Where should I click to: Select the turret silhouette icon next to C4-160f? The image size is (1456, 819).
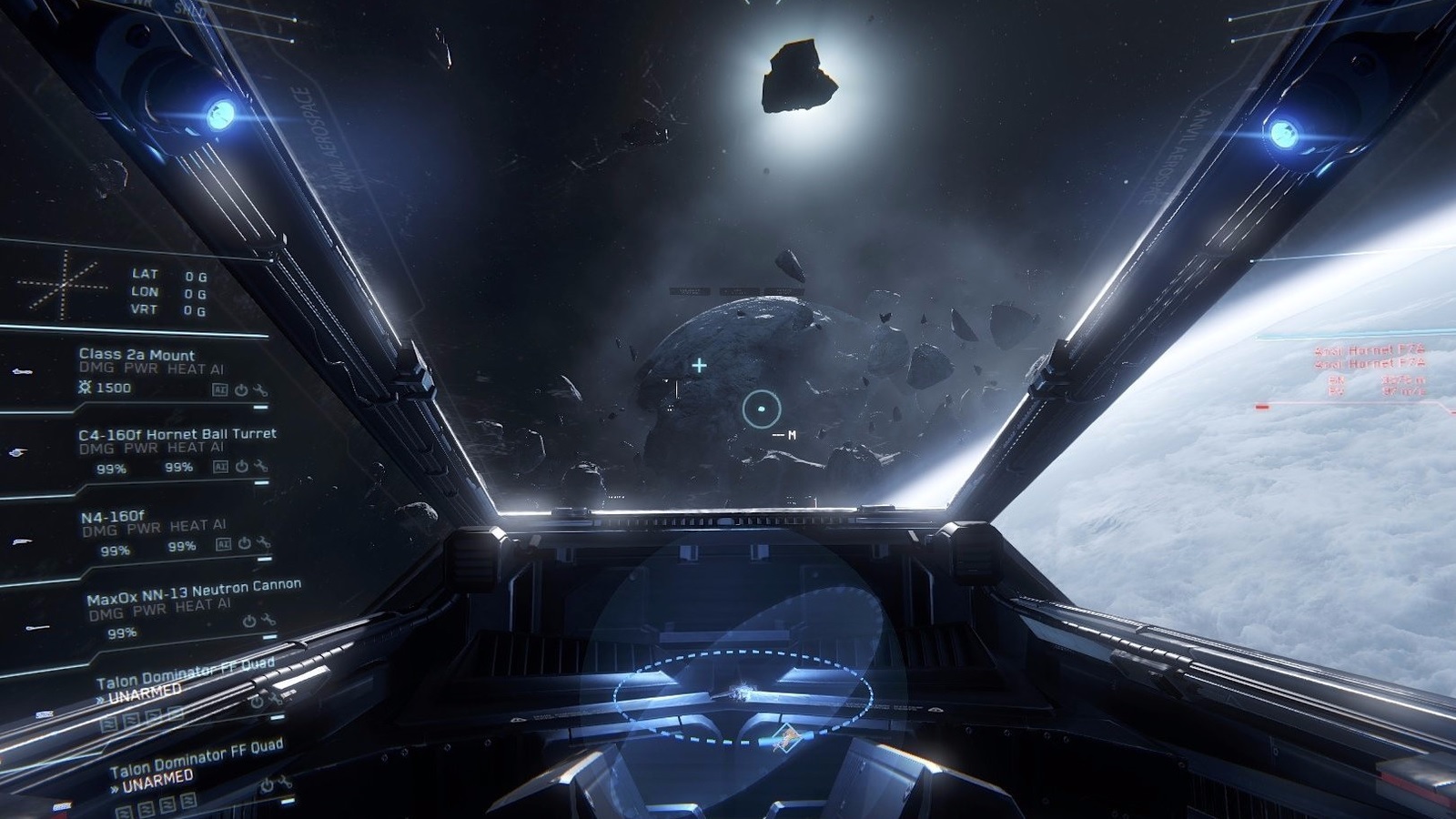15,452
